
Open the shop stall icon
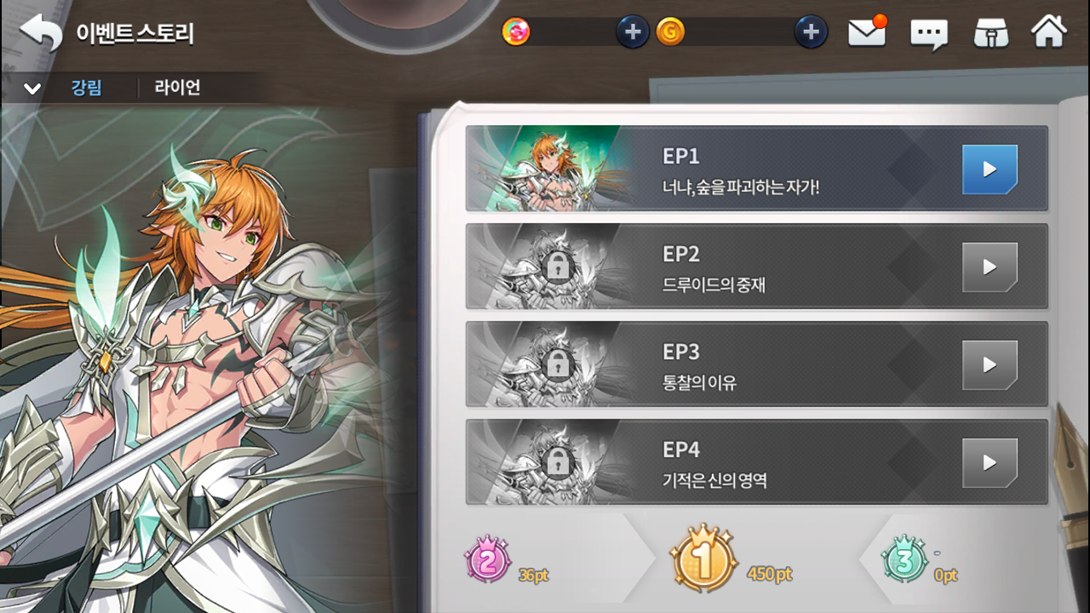pyautogui.click(x=990, y=34)
